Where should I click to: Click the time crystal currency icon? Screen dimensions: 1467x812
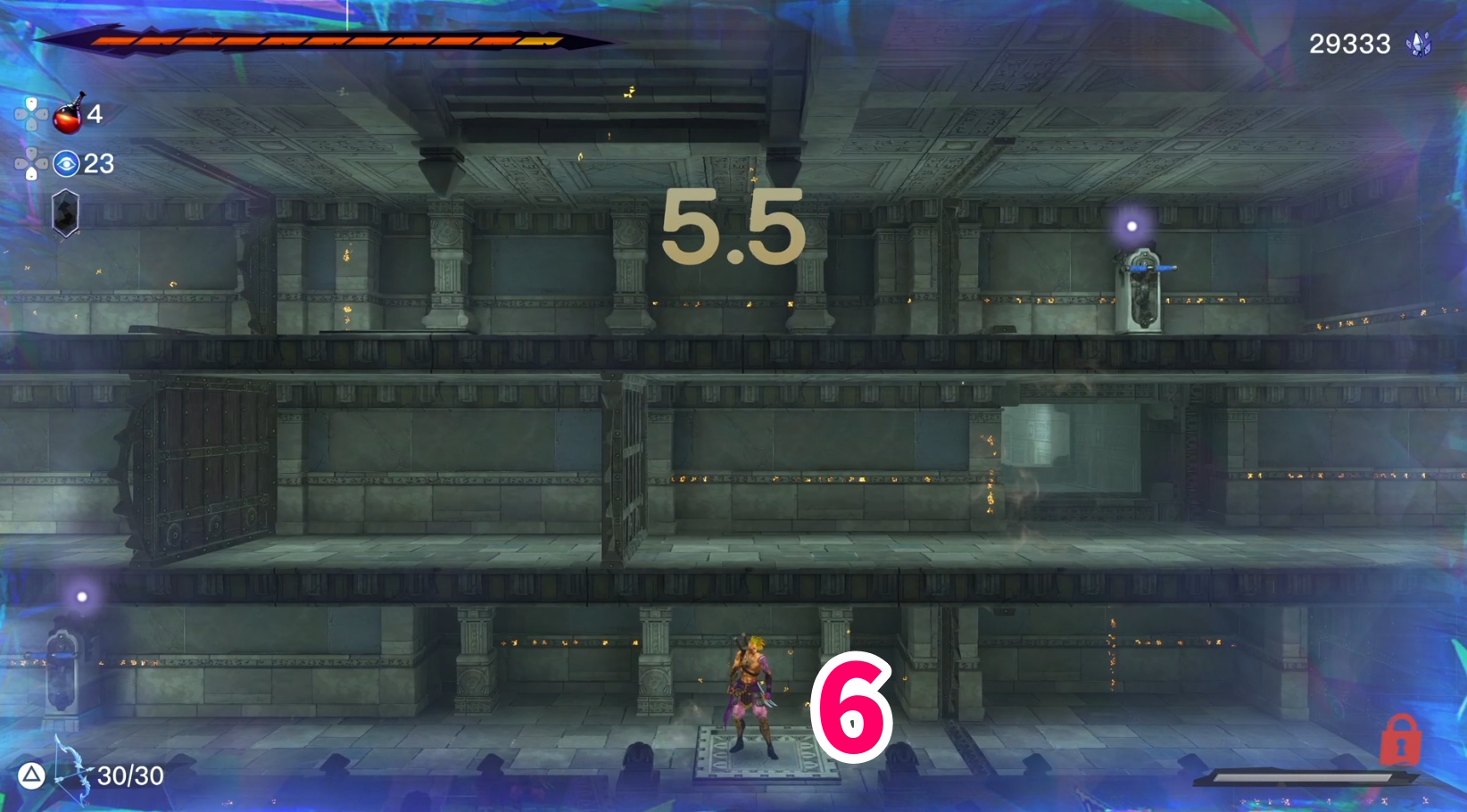[1419, 44]
